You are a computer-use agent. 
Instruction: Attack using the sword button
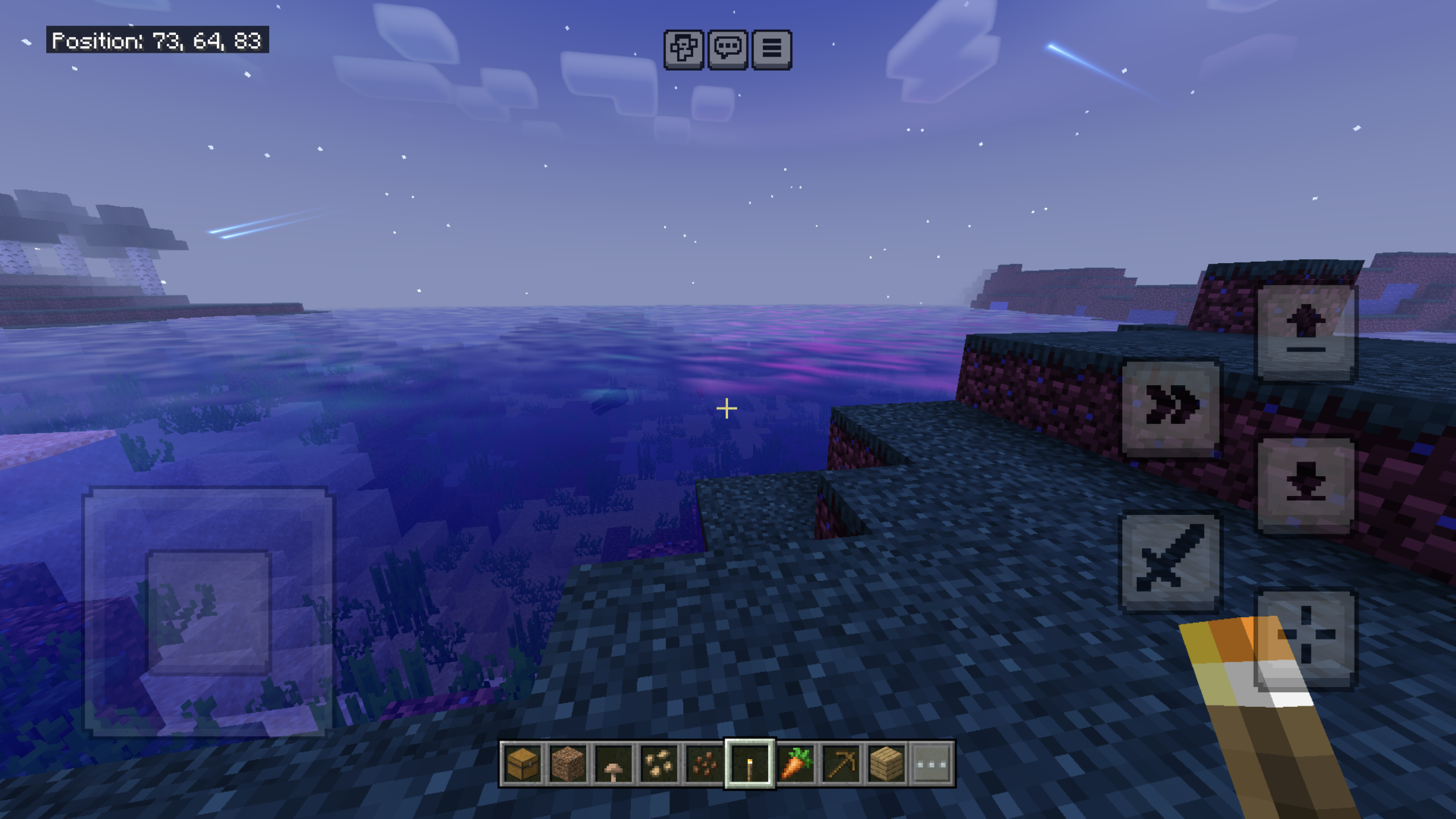coord(1171,561)
